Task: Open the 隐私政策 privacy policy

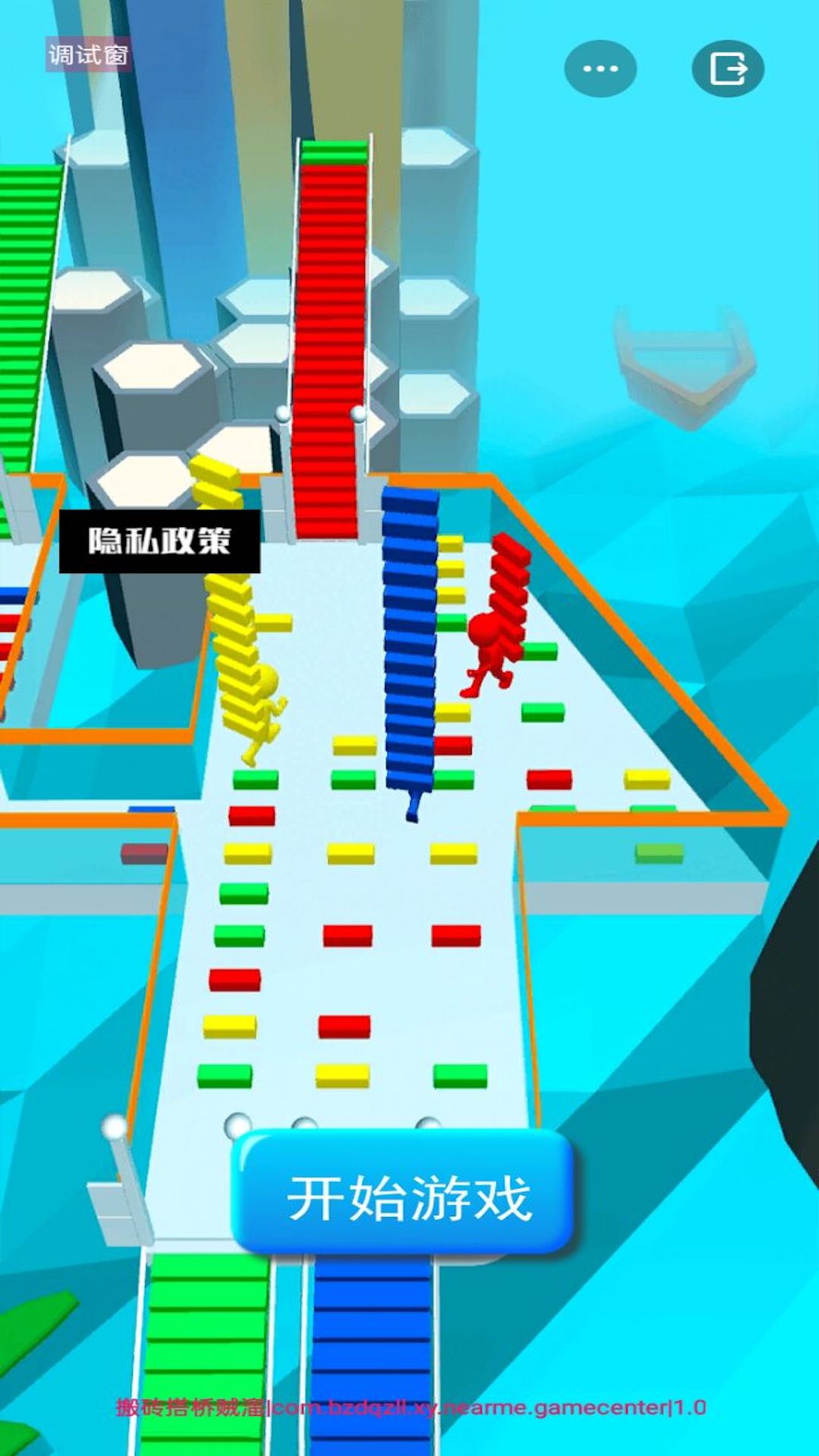Action: (159, 541)
